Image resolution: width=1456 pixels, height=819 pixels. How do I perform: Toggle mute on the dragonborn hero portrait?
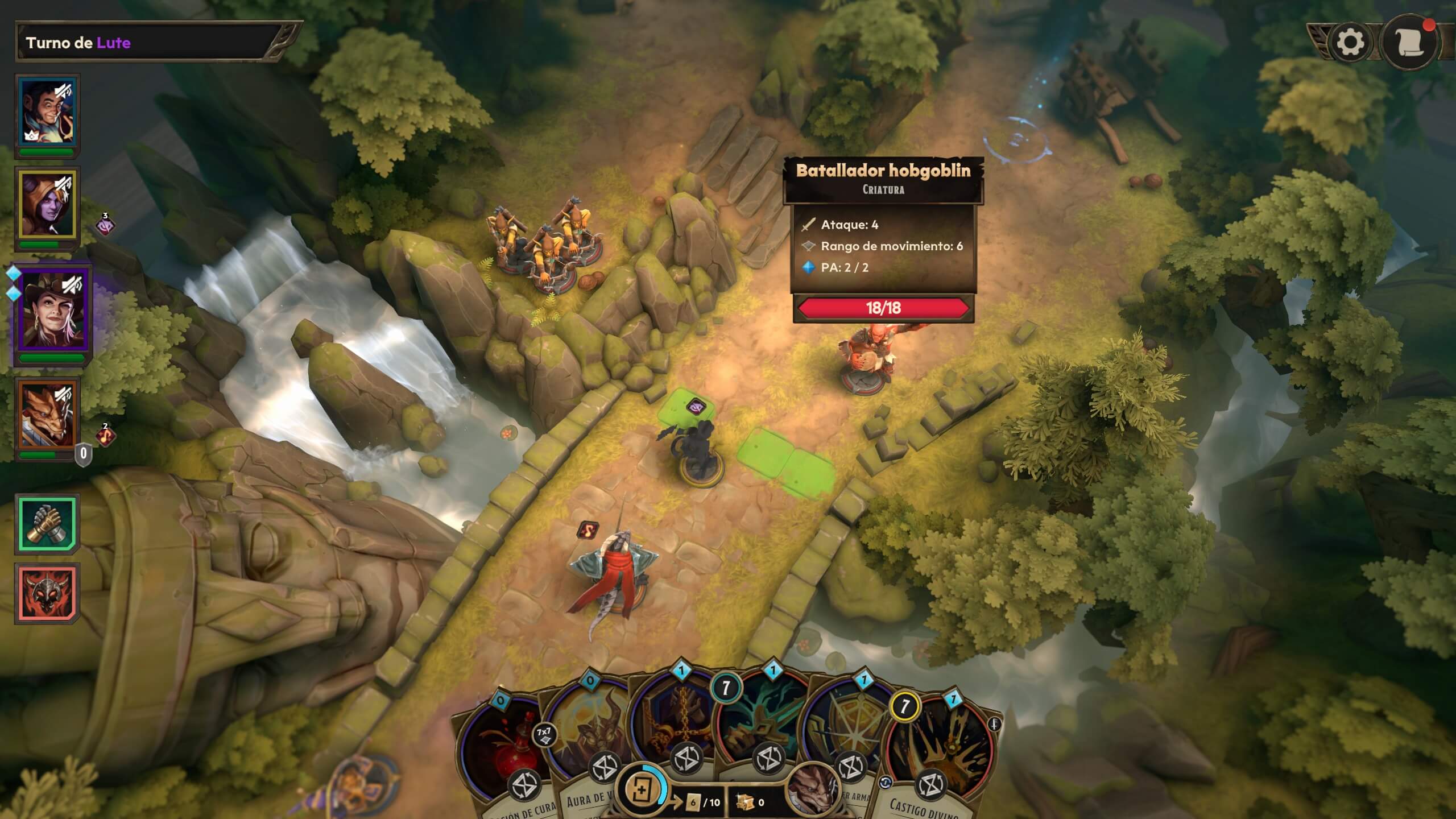(x=63, y=394)
